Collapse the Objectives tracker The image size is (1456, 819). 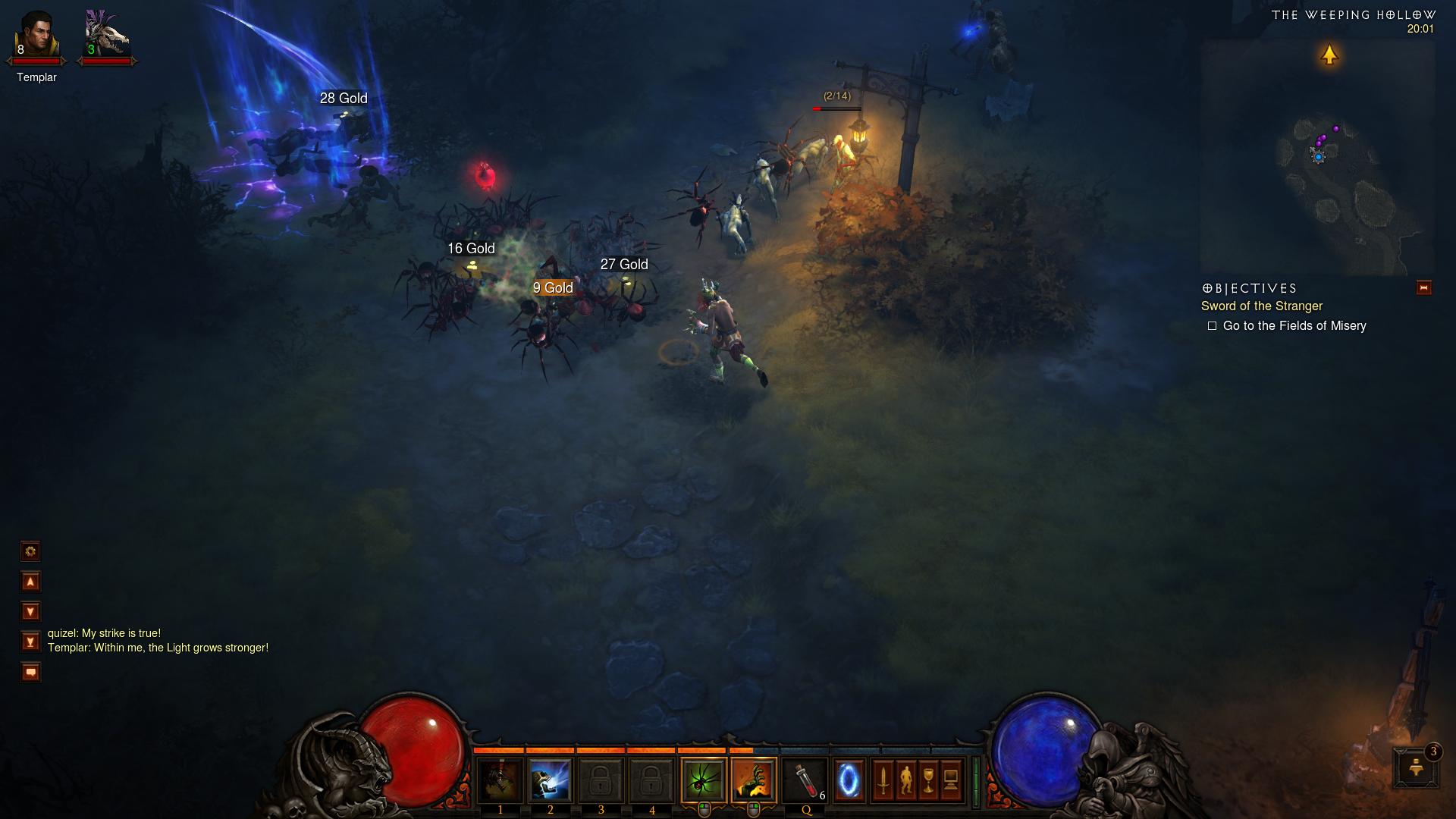pos(1423,288)
